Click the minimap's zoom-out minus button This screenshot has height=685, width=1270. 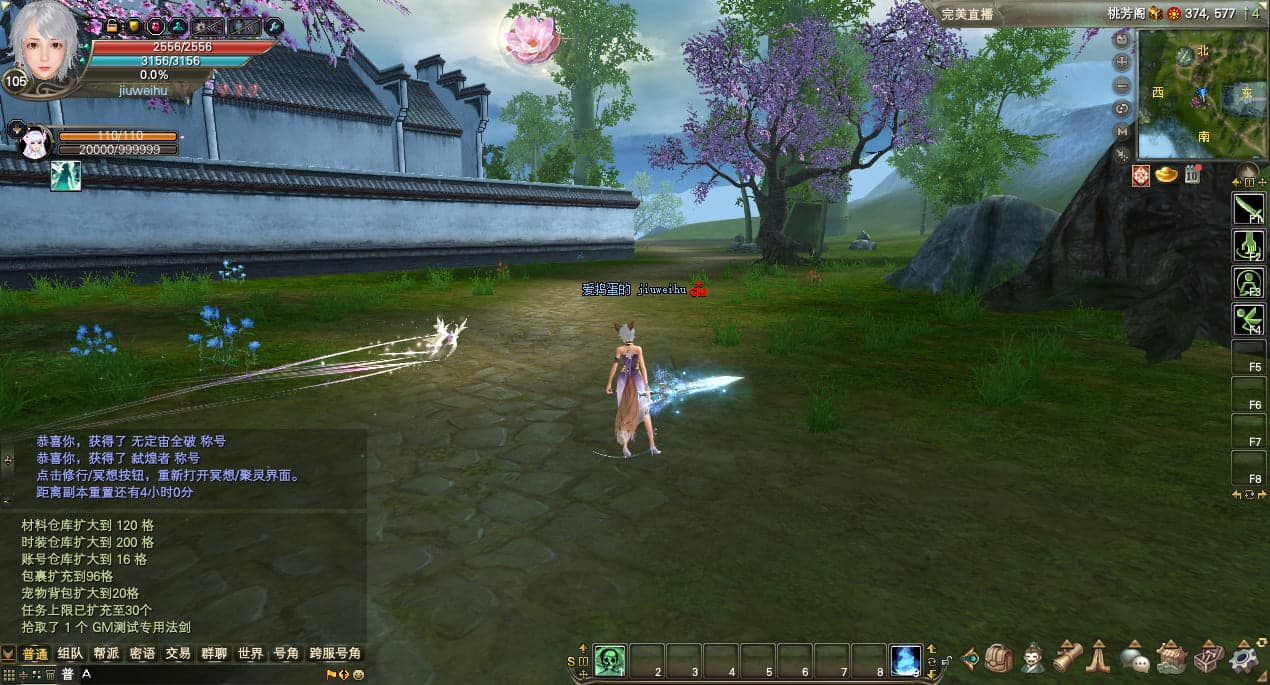[1122, 85]
